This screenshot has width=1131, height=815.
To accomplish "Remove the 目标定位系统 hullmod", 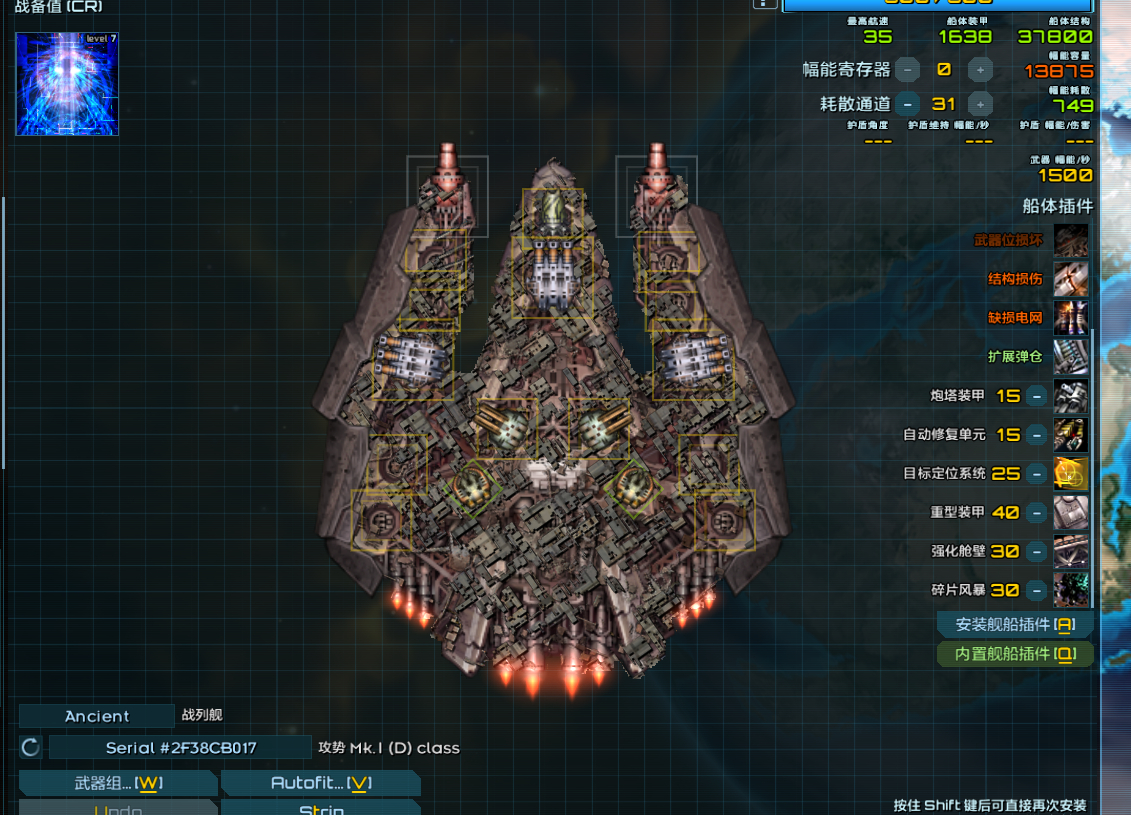I will pyautogui.click(x=1037, y=474).
